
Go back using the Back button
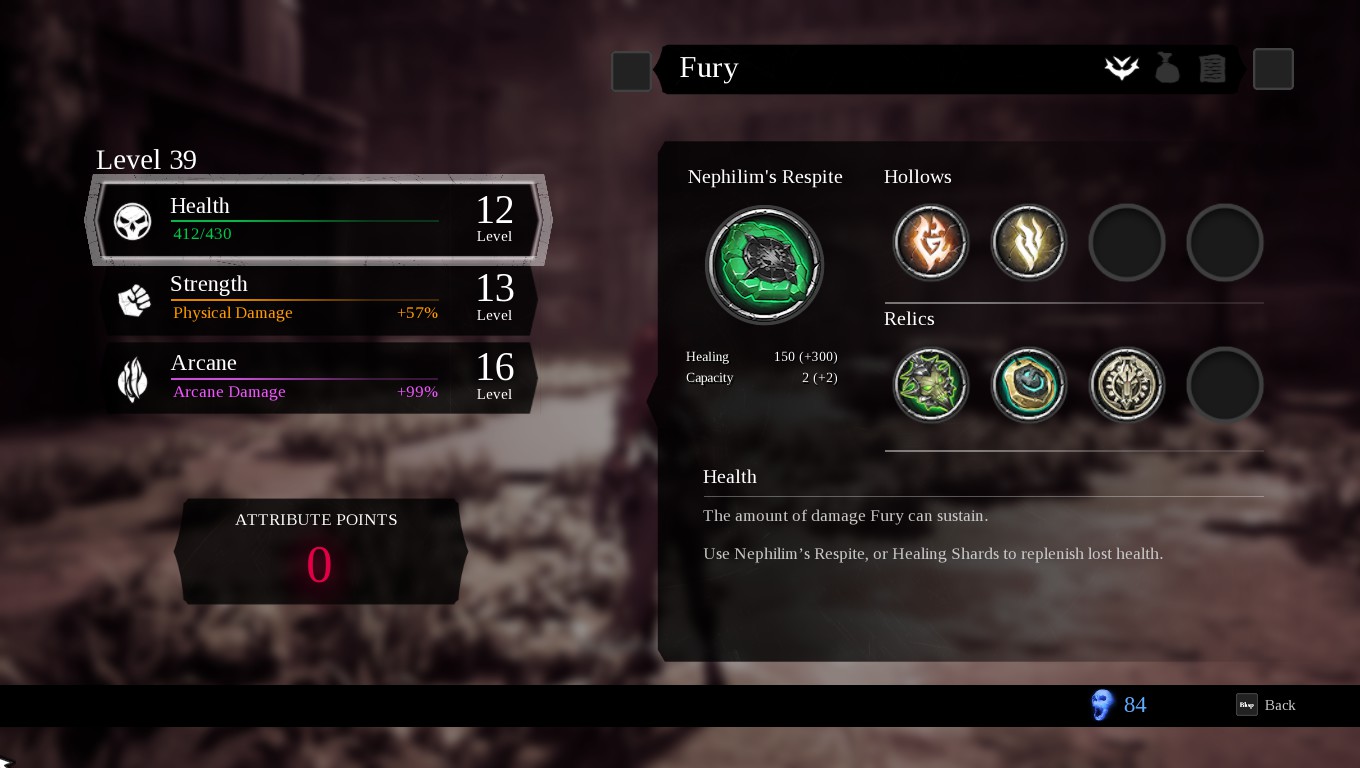click(x=1267, y=705)
